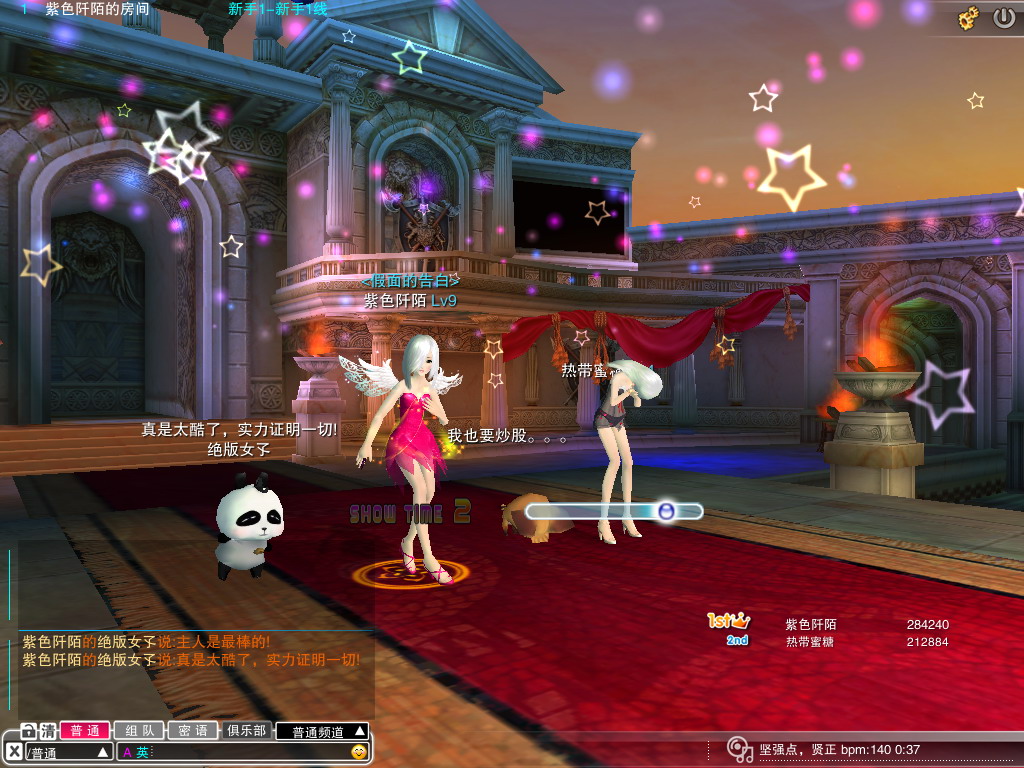The height and width of the screenshot is (768, 1024).
Task: Select the 组队 team chat tab
Action: [x=139, y=731]
